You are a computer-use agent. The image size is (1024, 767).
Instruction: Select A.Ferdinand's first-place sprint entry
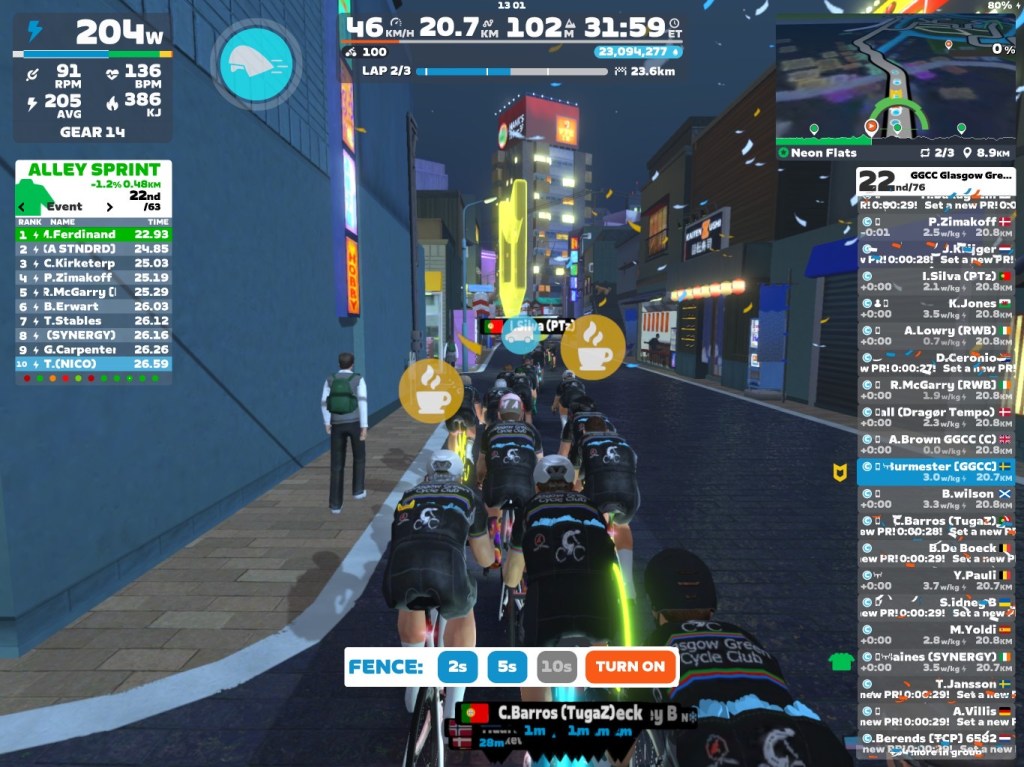pyautogui.click(x=93, y=234)
